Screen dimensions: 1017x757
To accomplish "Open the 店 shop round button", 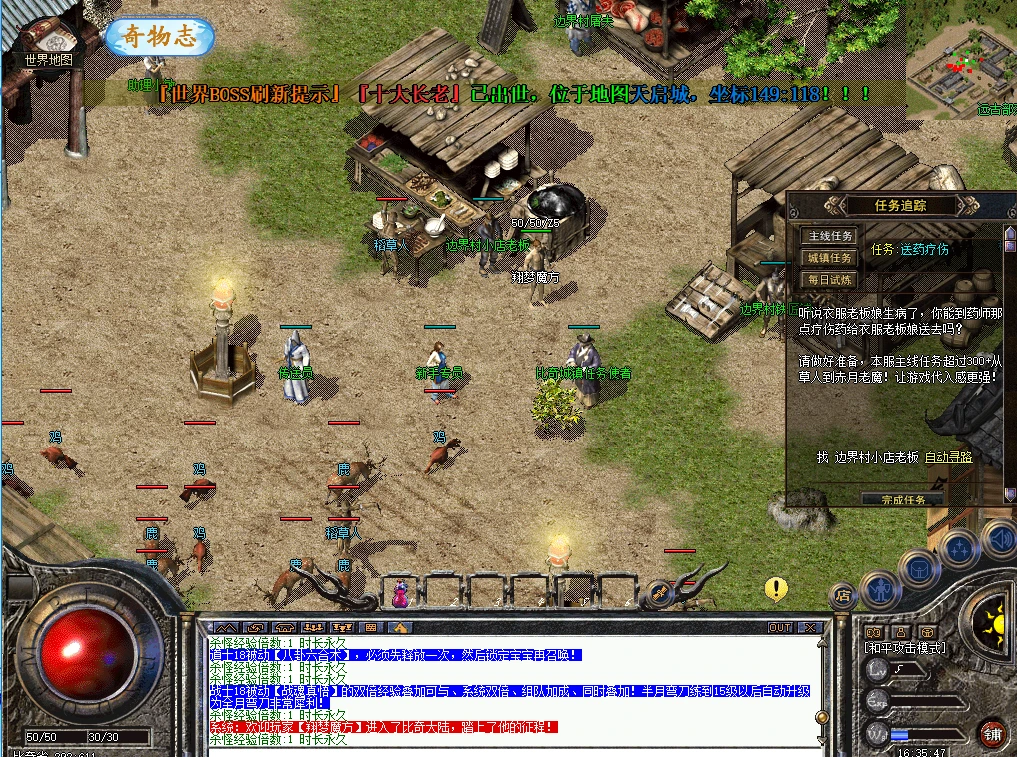I will [843, 597].
